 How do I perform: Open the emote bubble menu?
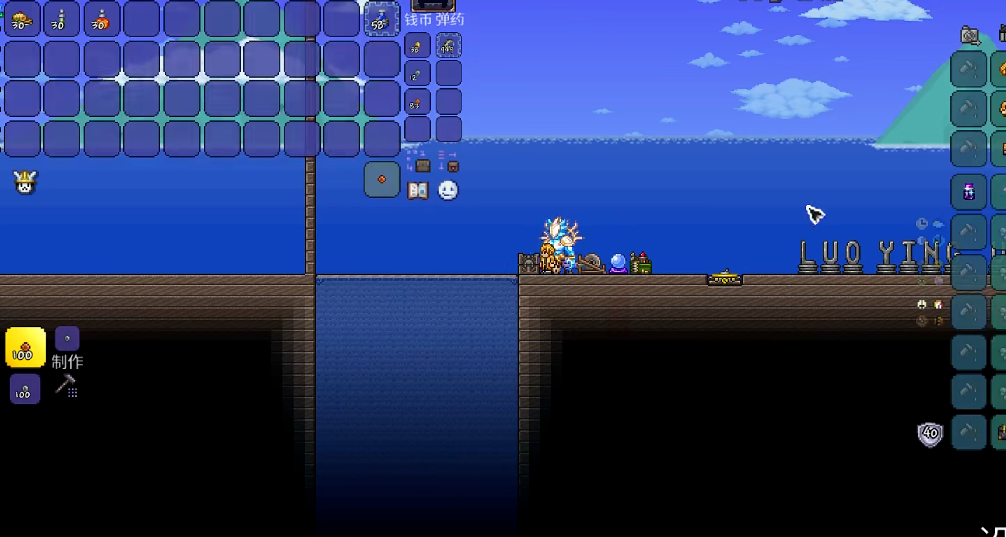[x=448, y=190]
